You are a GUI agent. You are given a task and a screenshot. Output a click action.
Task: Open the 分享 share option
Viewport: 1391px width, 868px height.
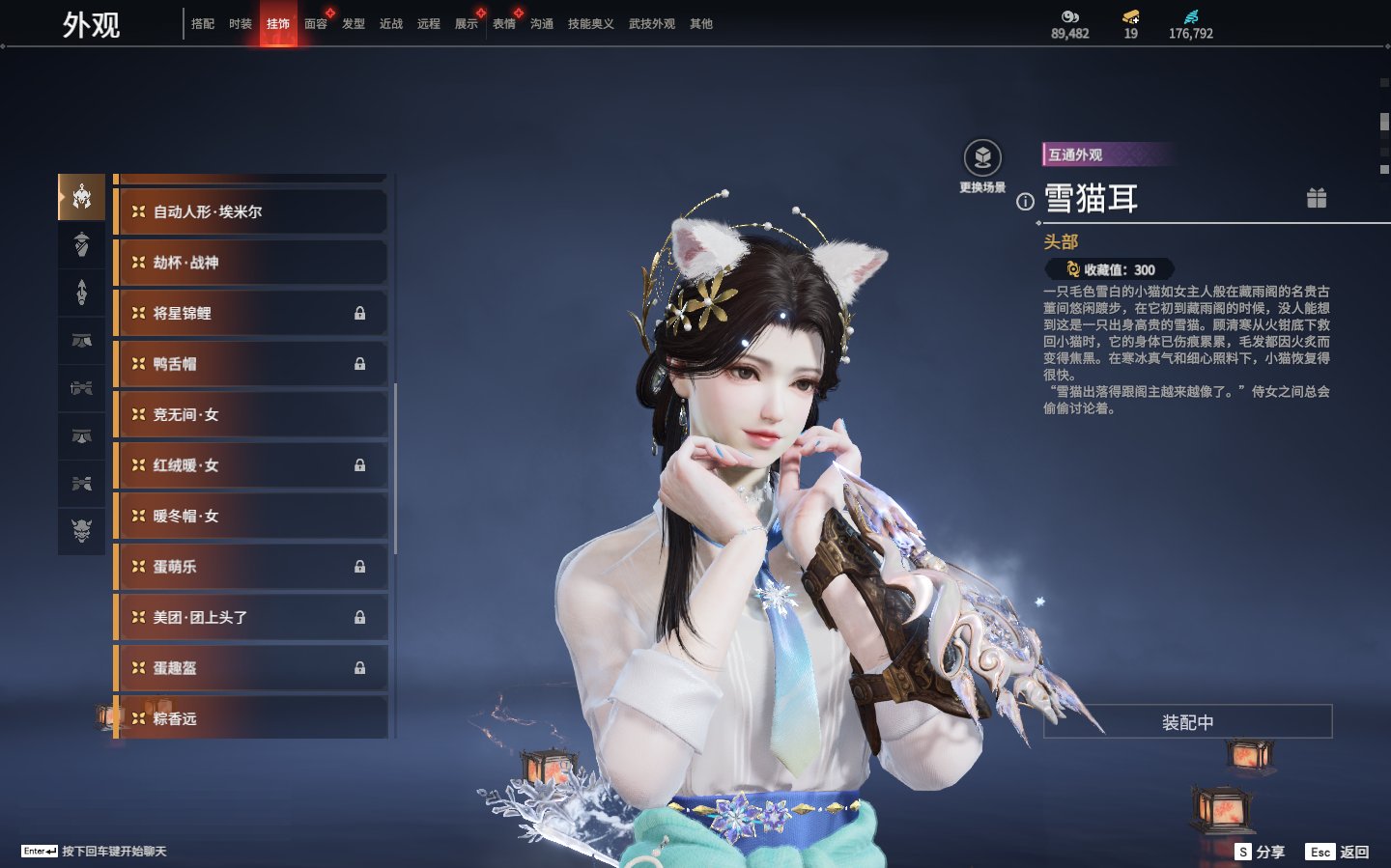point(1261,852)
